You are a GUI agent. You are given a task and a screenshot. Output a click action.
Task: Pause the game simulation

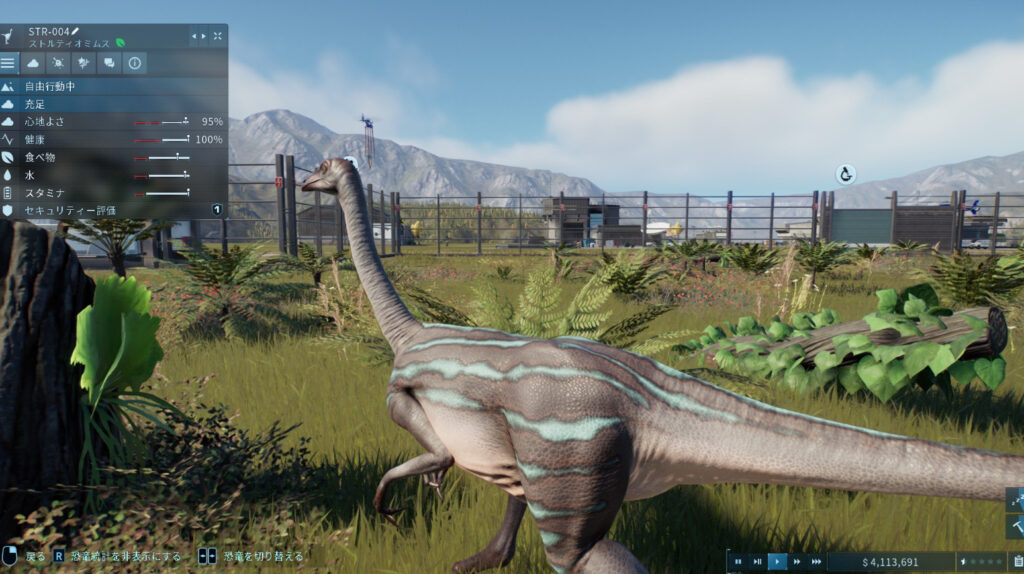click(x=738, y=562)
